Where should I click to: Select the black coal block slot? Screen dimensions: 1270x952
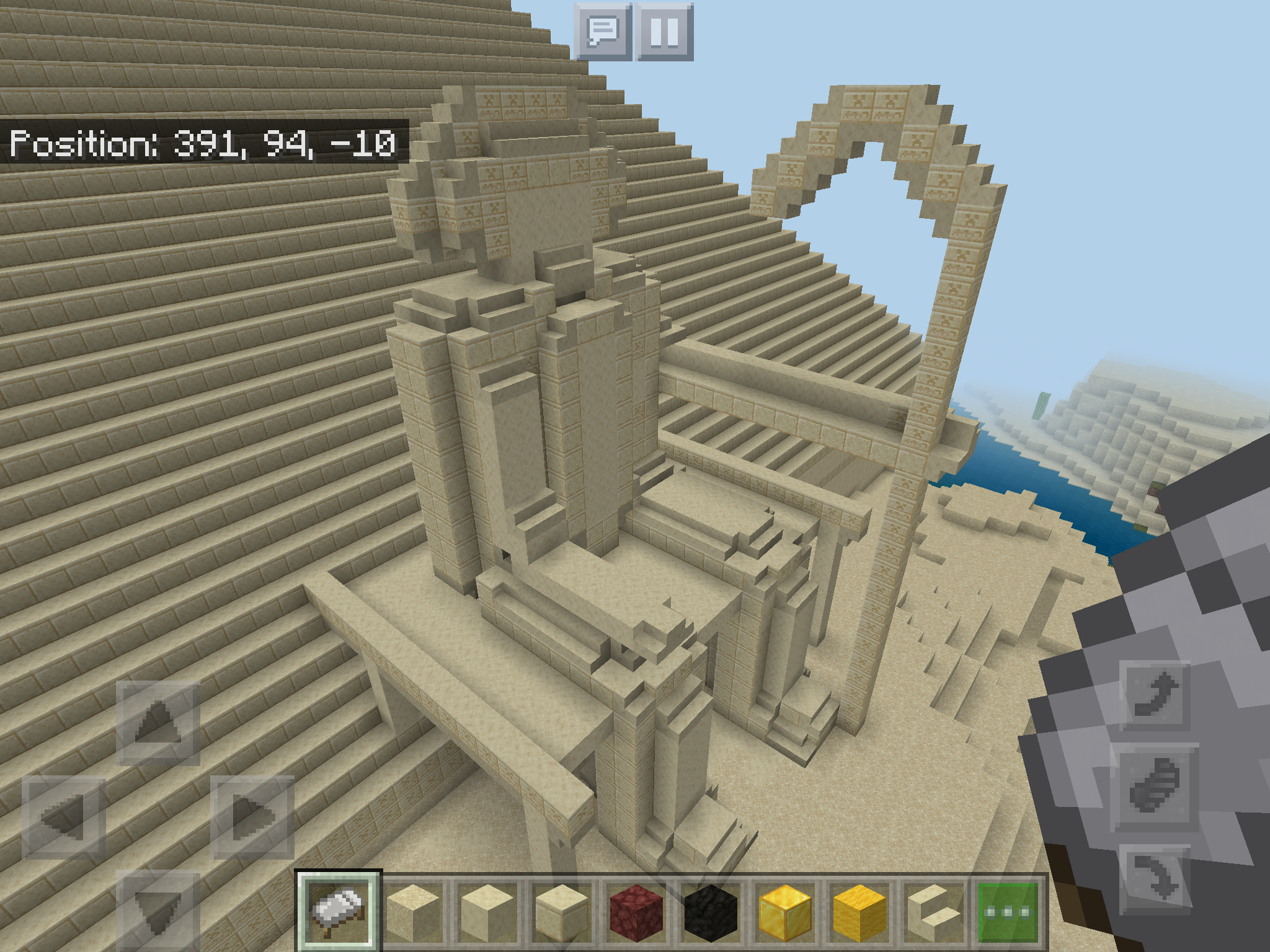point(710,911)
